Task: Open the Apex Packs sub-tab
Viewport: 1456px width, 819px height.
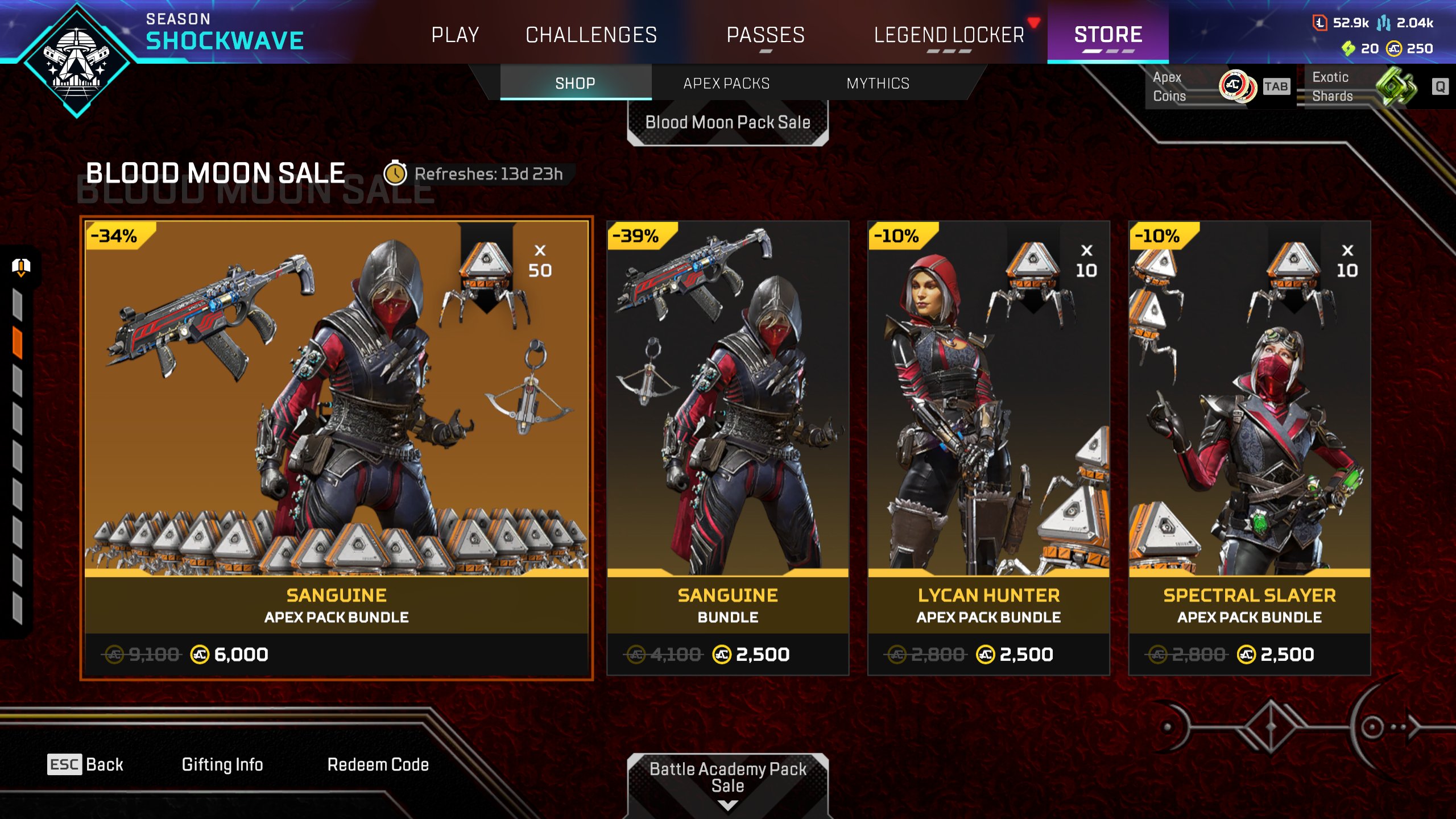Action: [726, 84]
